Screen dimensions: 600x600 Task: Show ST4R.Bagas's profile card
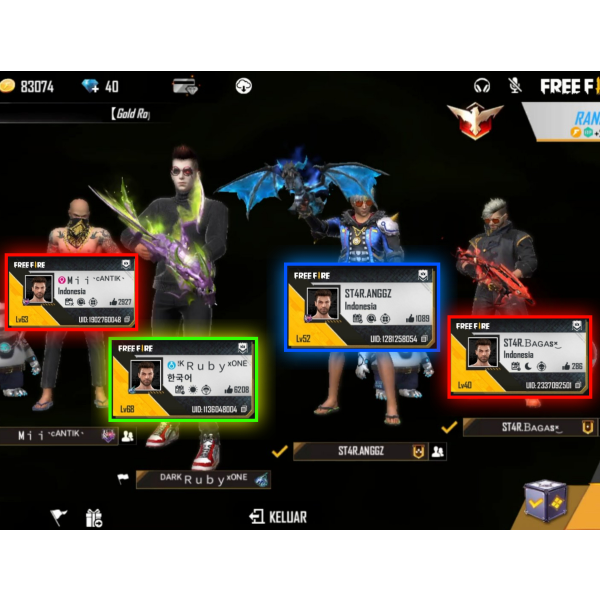[x=519, y=356]
